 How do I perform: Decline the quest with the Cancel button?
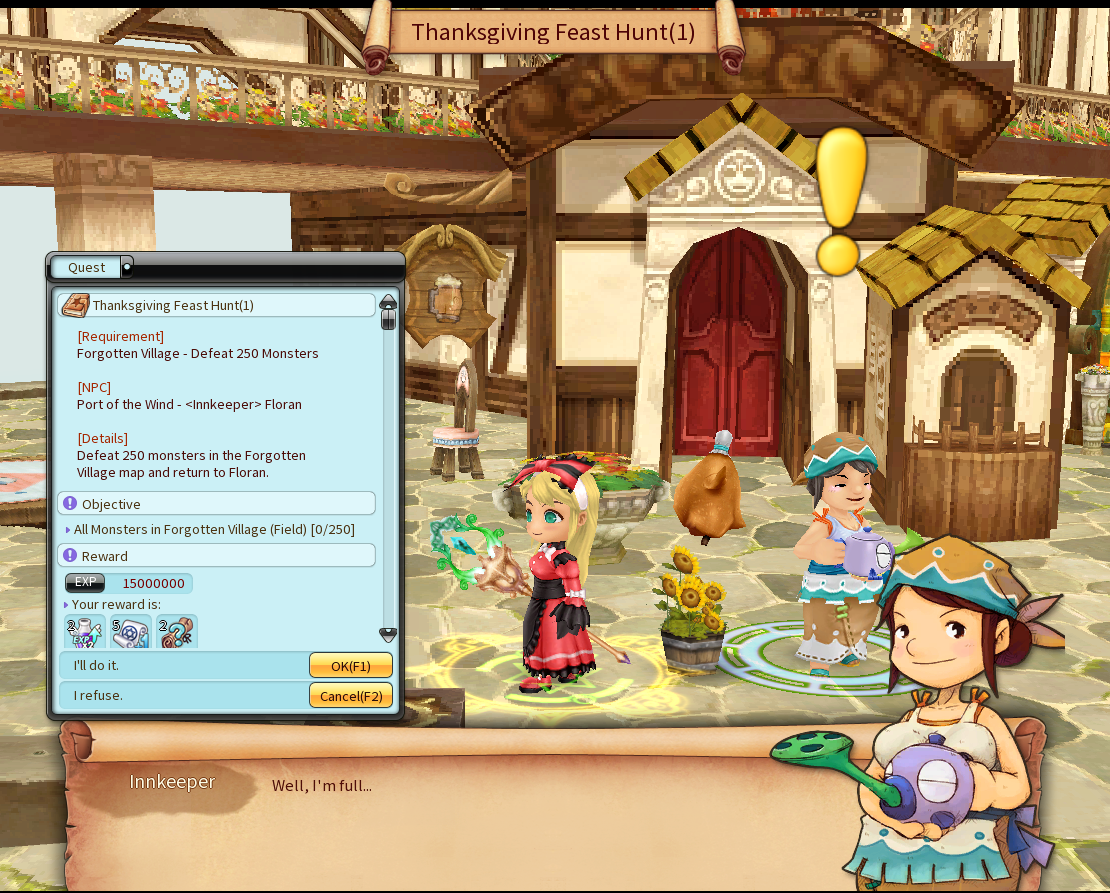point(350,696)
